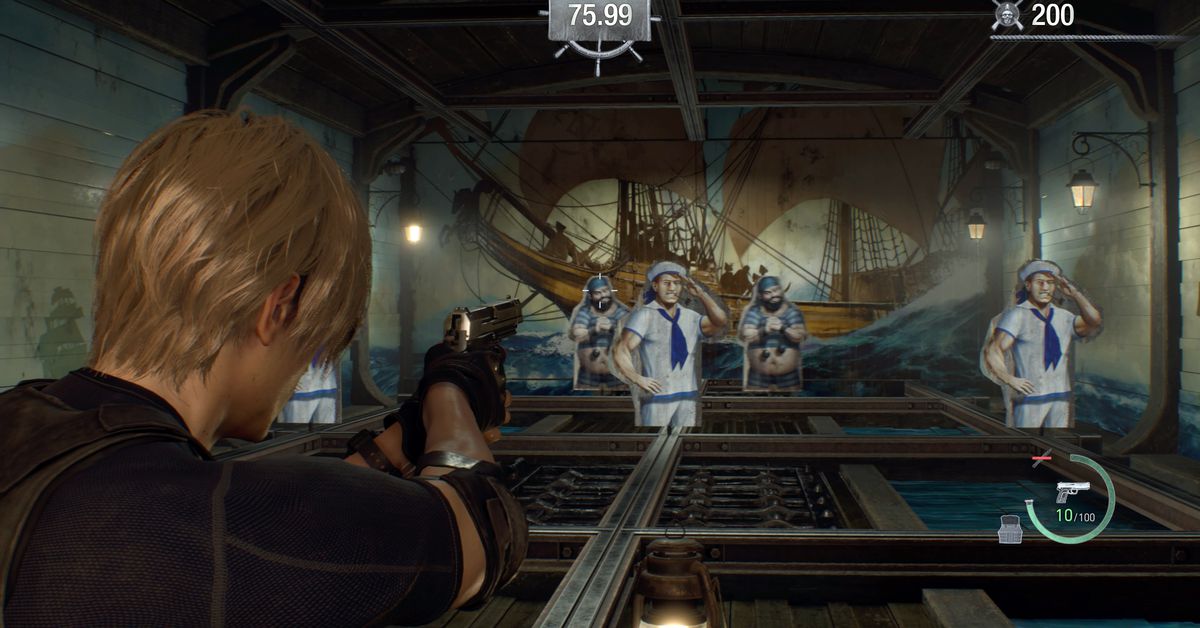This screenshot has height=628, width=1200.
Task: Click the ammo case icon
Action: click(1010, 530)
